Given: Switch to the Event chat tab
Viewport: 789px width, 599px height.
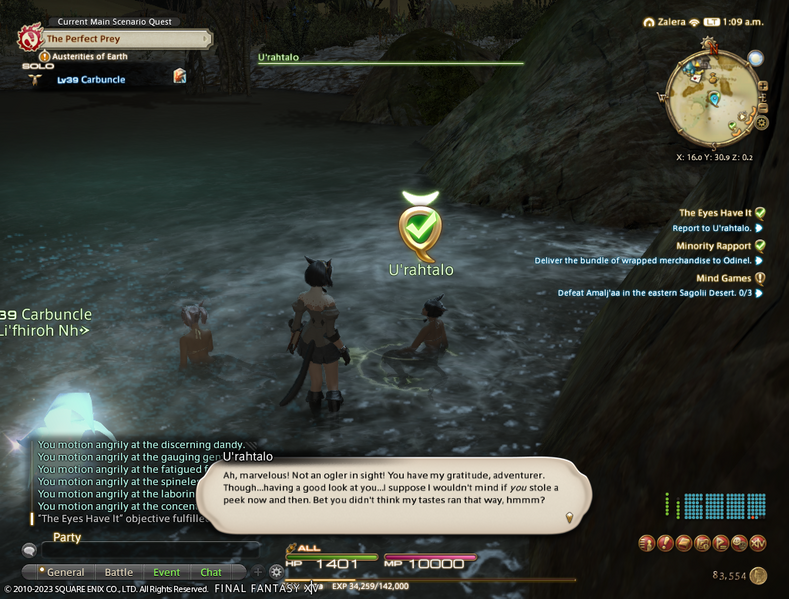Looking at the screenshot, I should pos(166,572).
